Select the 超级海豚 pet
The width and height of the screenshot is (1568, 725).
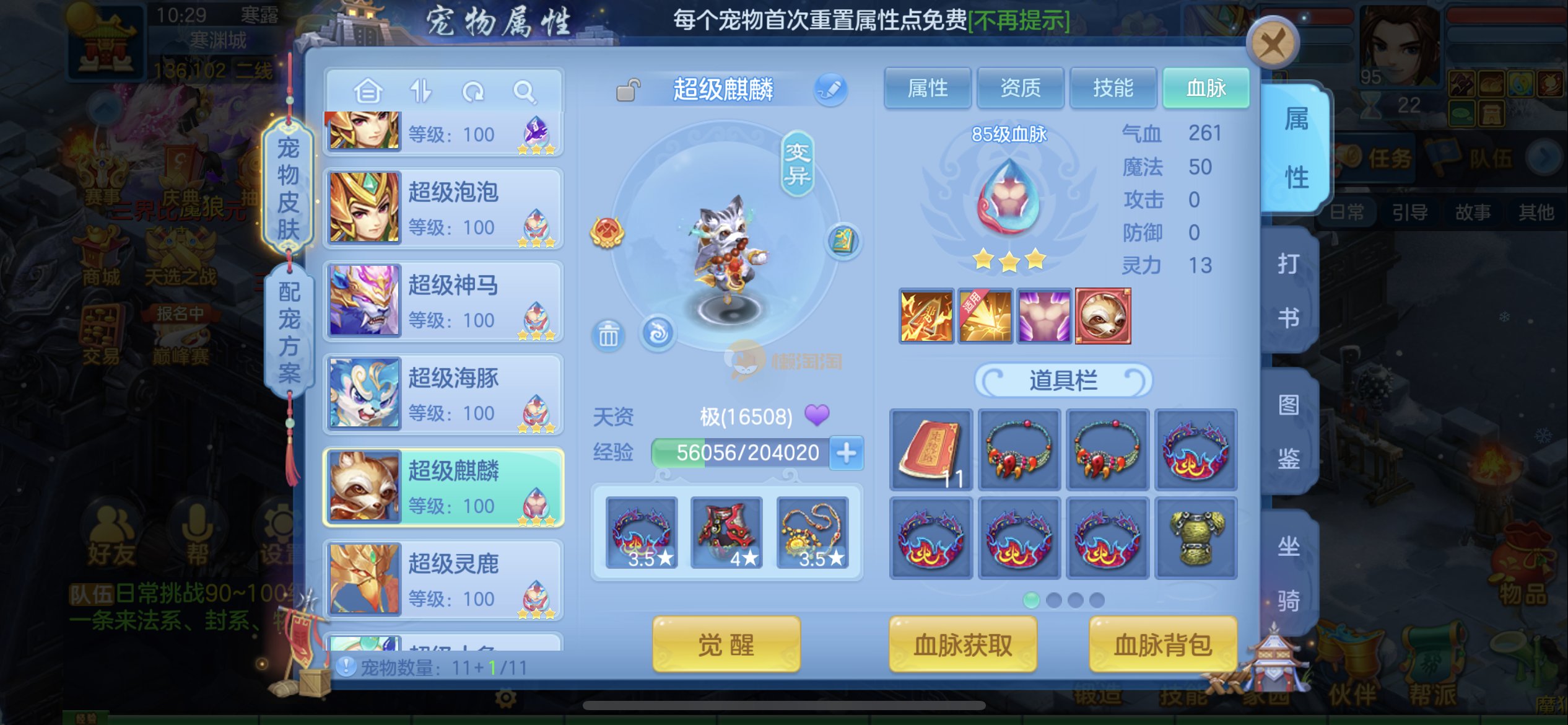(443, 394)
